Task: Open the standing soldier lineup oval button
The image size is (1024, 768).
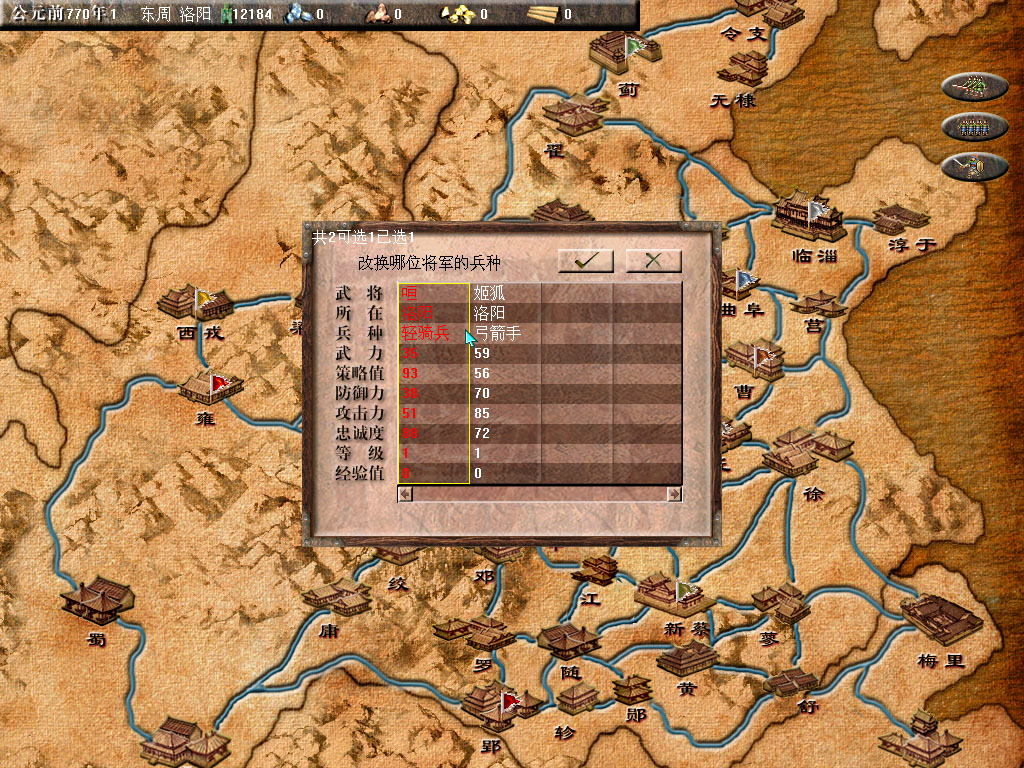Action: tap(973, 126)
